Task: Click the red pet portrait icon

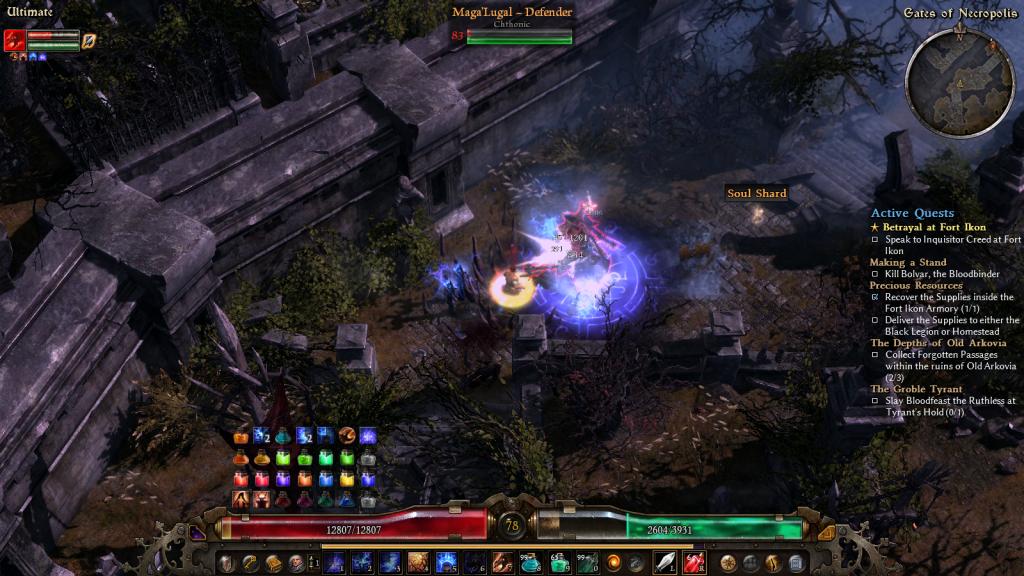Action: click(x=14, y=40)
